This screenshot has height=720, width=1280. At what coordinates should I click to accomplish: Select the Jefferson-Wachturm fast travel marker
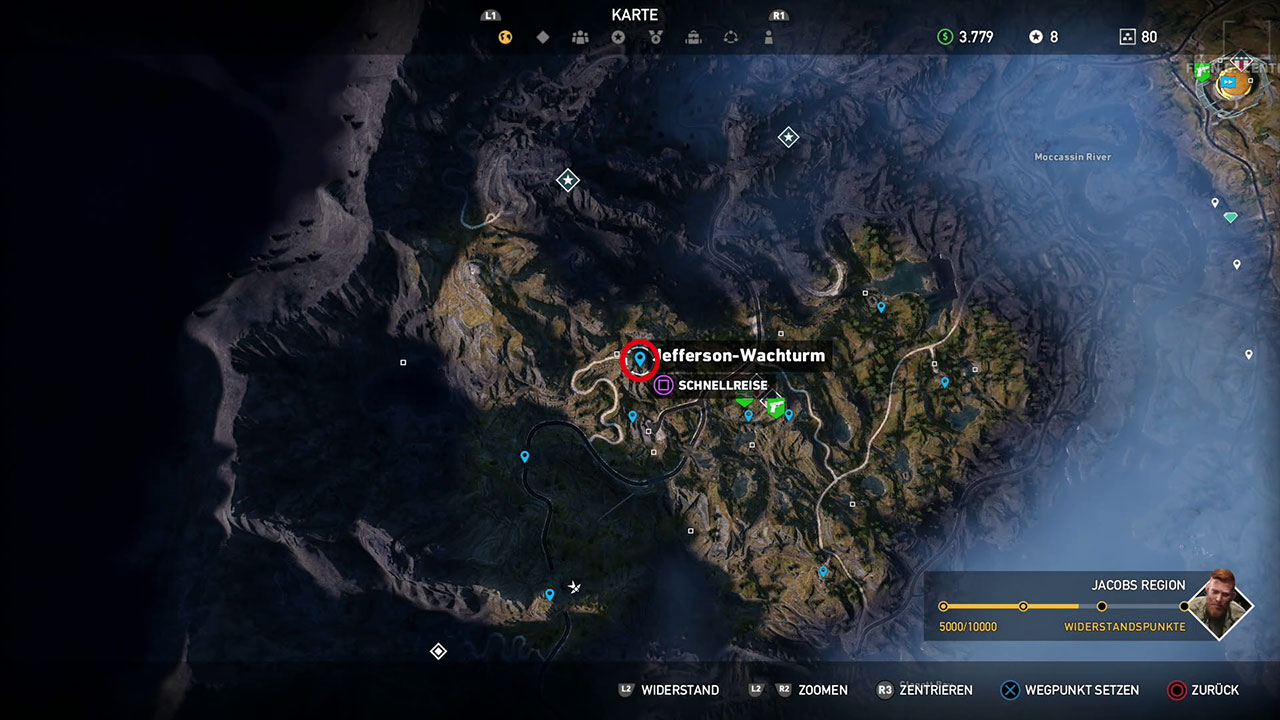(x=640, y=359)
